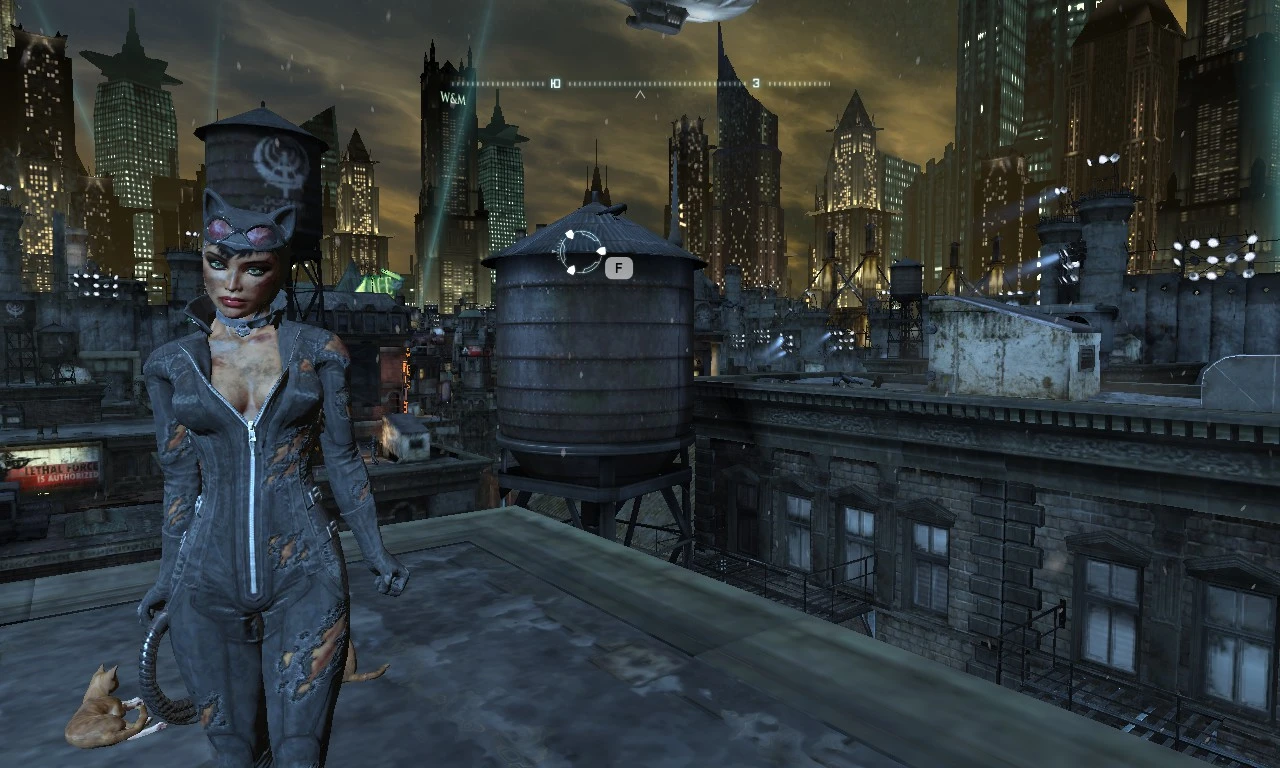Select the circular reticle on the water tower
The image size is (1280, 768).
click(x=582, y=252)
